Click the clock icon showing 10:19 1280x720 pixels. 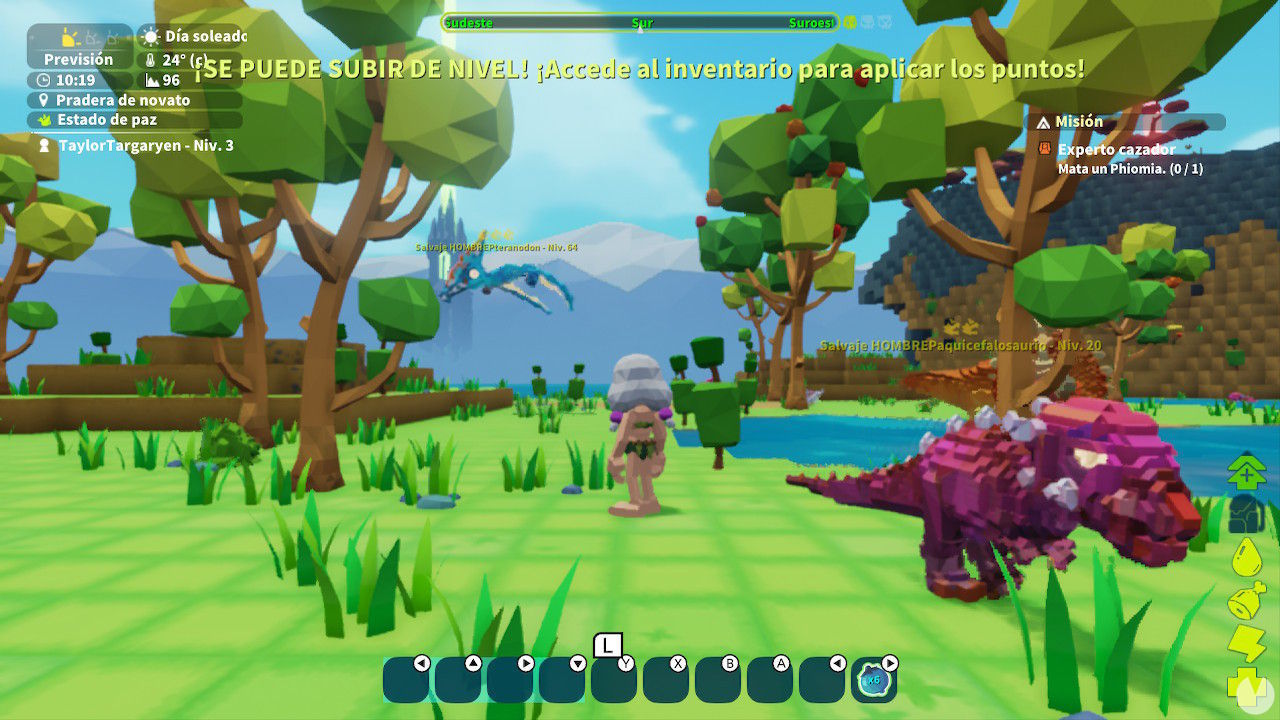pos(42,80)
